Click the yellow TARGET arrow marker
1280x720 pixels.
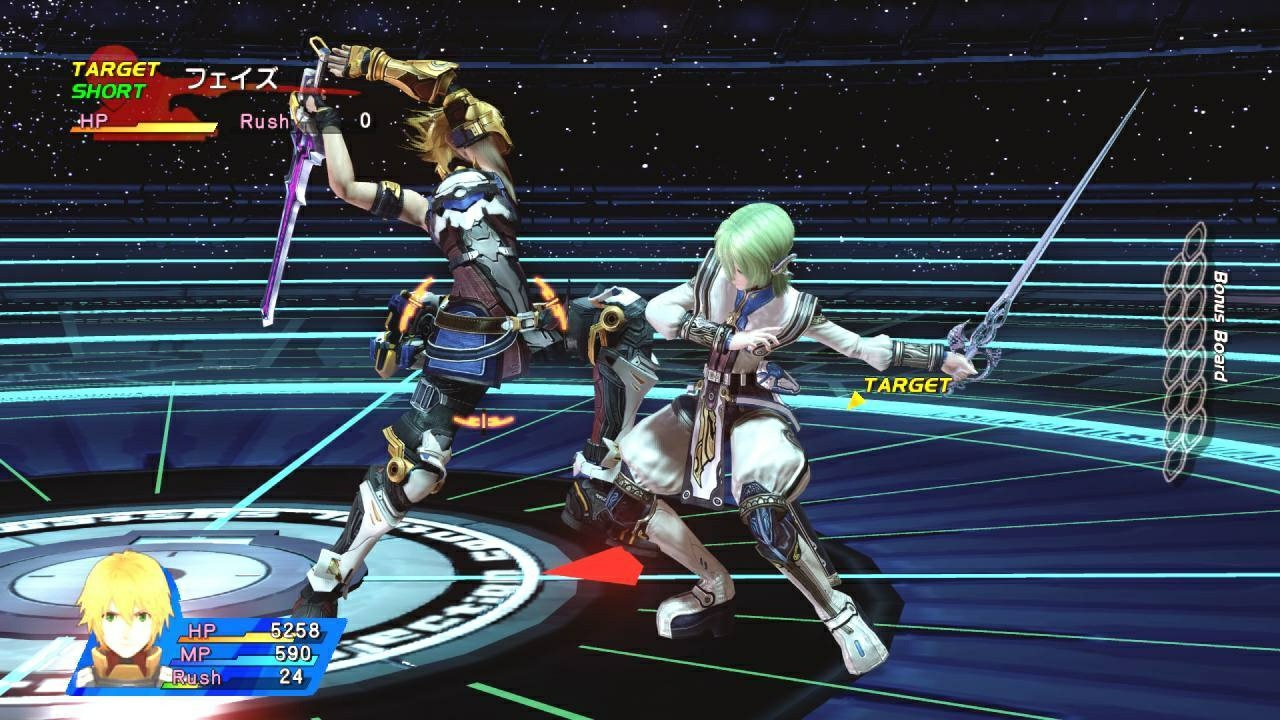857,398
